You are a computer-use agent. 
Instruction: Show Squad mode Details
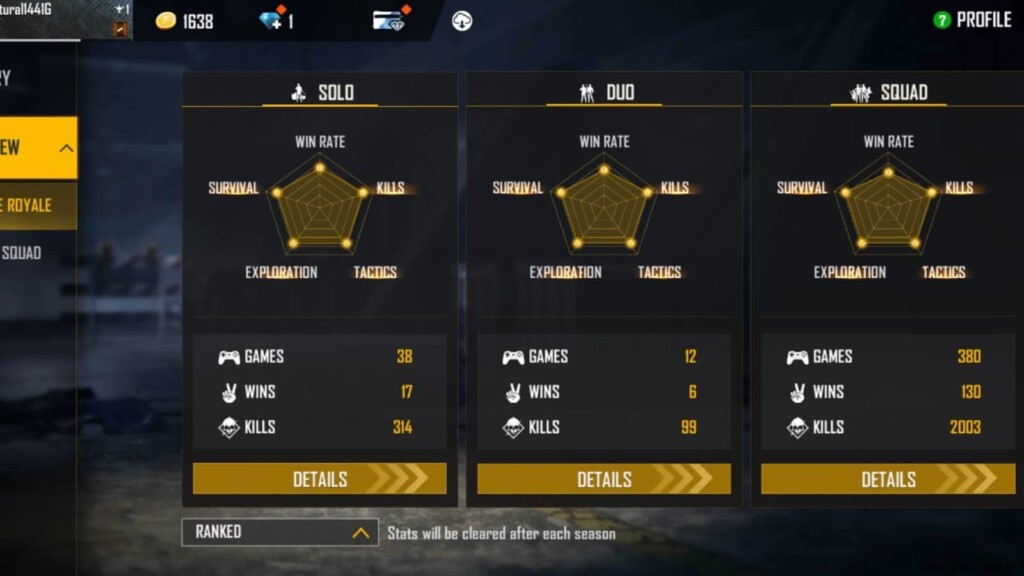point(887,479)
